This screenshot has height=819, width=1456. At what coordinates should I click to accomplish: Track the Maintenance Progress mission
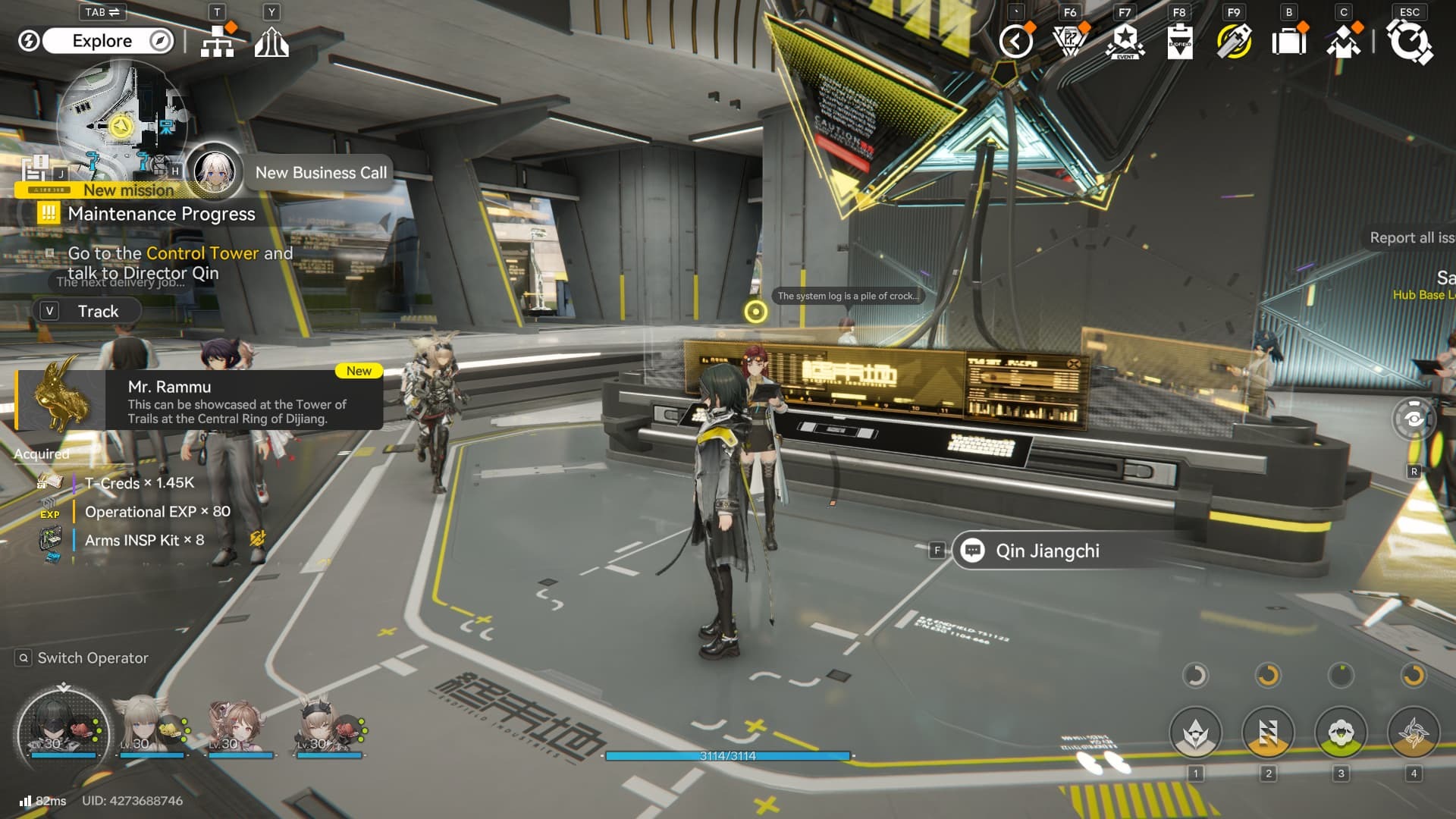click(88, 311)
